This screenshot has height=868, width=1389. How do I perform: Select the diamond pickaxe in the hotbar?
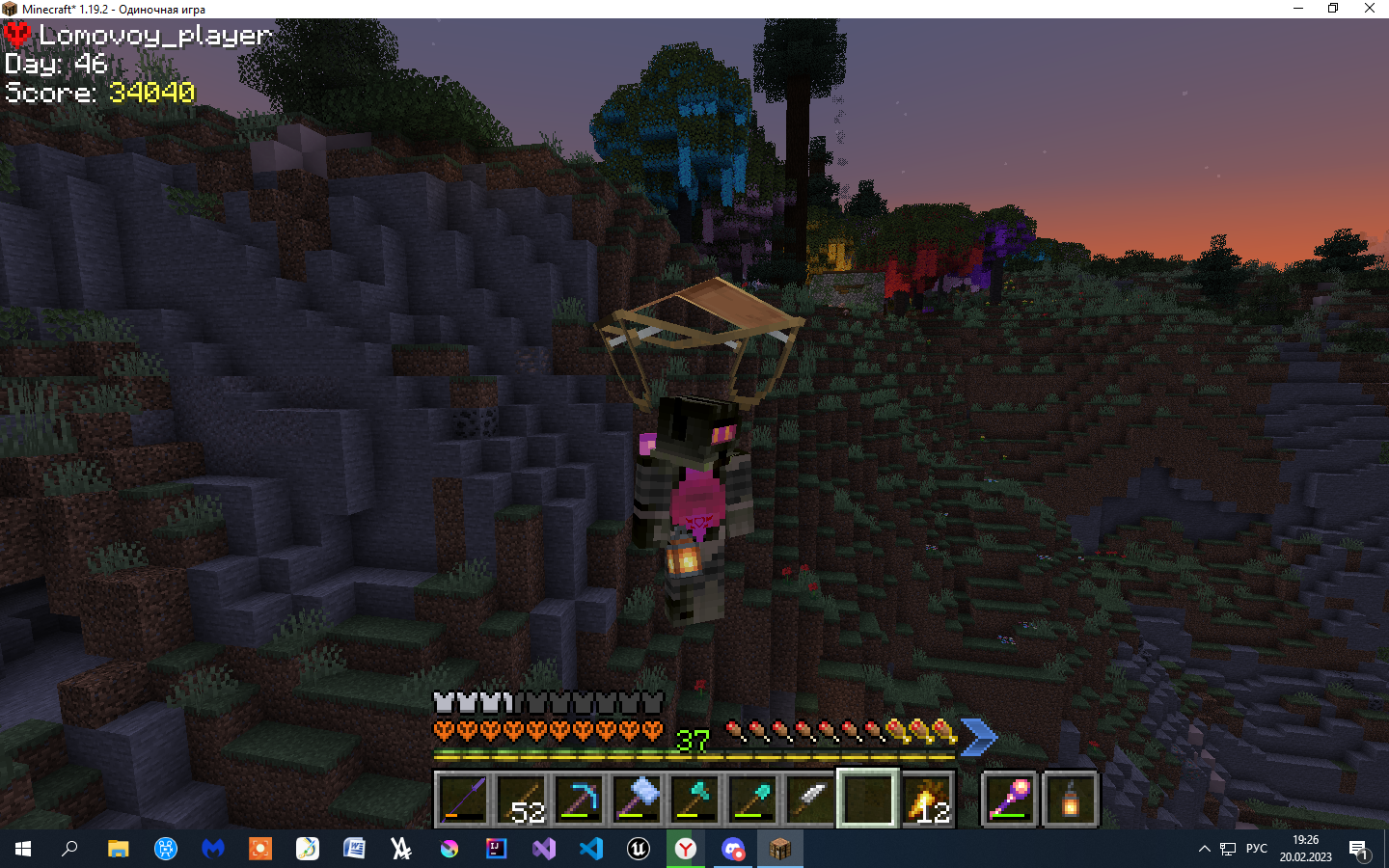(580, 798)
